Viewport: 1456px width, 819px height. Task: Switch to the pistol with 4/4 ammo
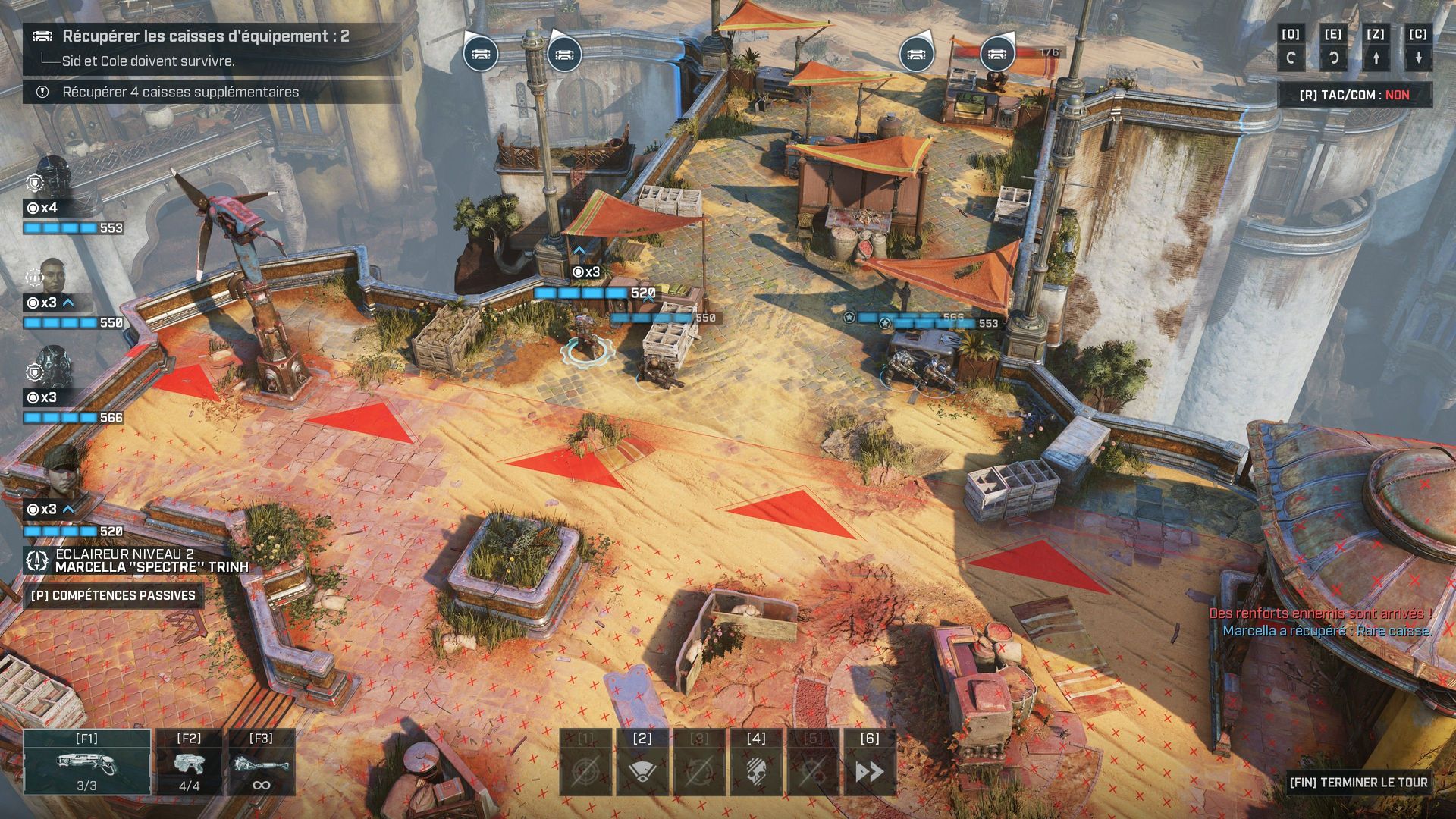[x=189, y=762]
